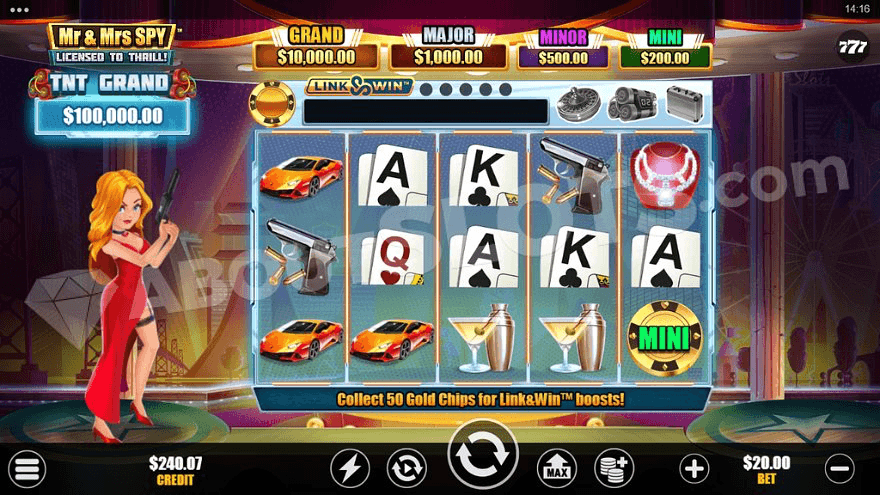Select the roulette wheel boost icon
Viewport: 880px width, 495px height.
(577, 103)
